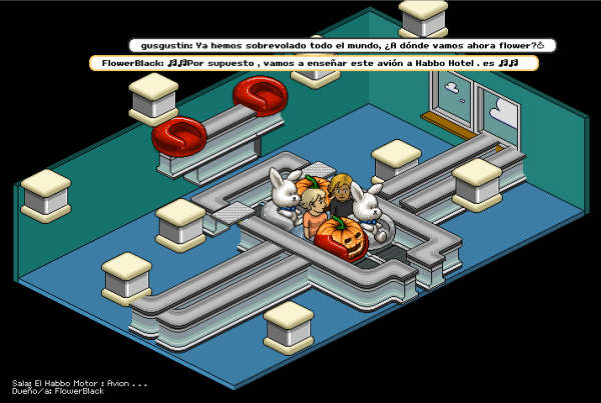Select FlowerBlack's chat speech bubble

point(313,63)
